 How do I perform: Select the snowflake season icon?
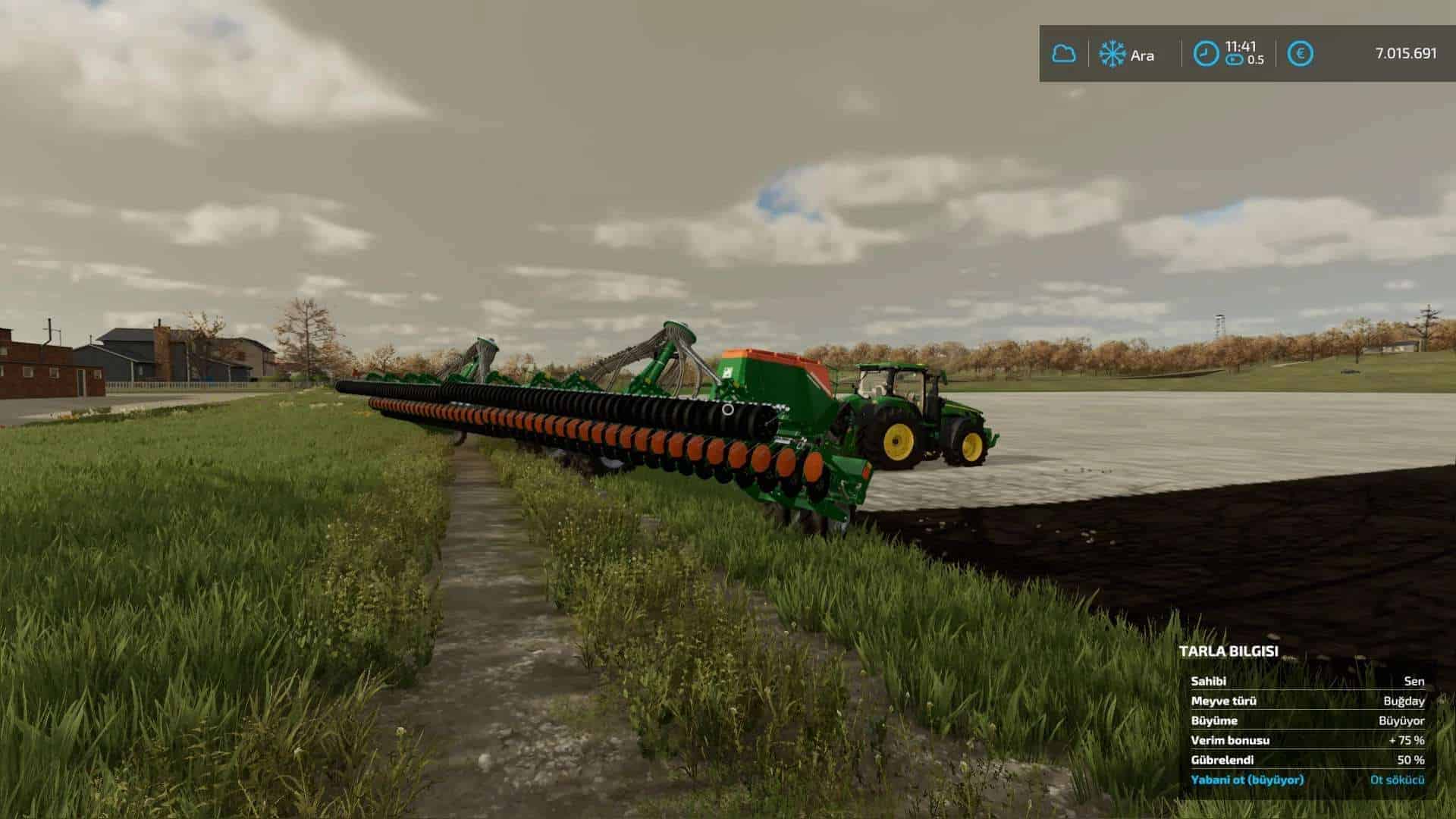[1112, 54]
